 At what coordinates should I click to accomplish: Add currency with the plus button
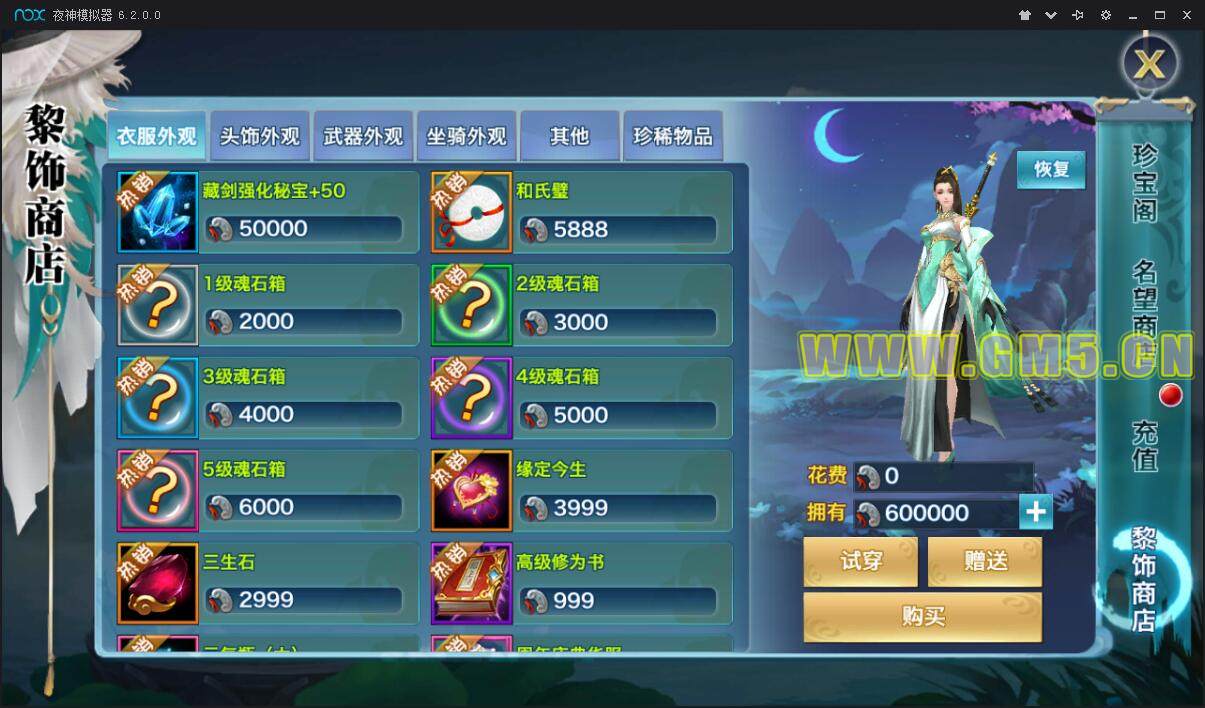(1036, 512)
